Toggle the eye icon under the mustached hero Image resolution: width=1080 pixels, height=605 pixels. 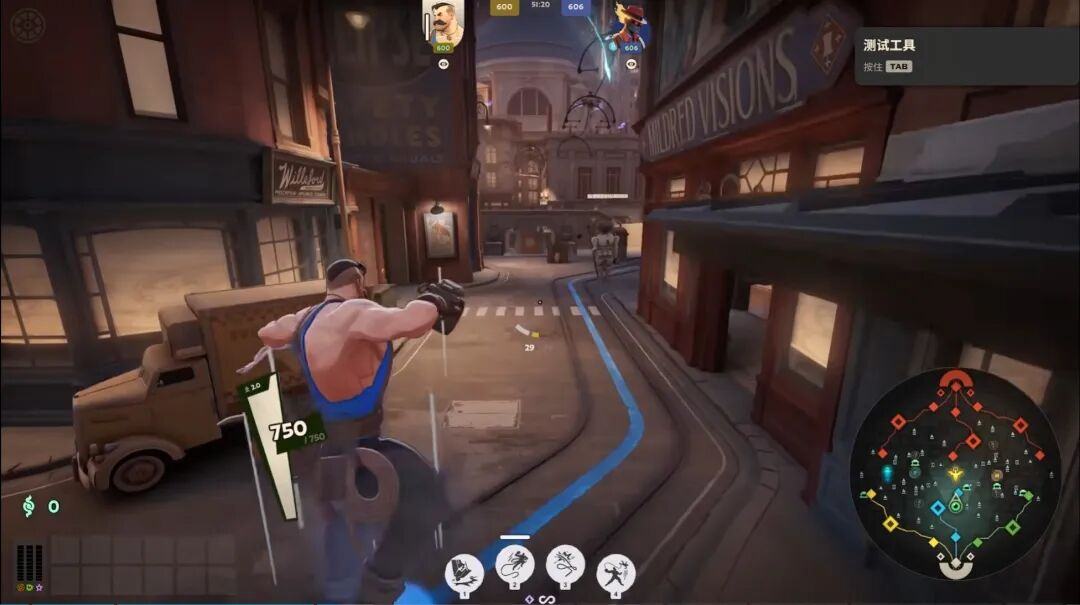click(443, 63)
